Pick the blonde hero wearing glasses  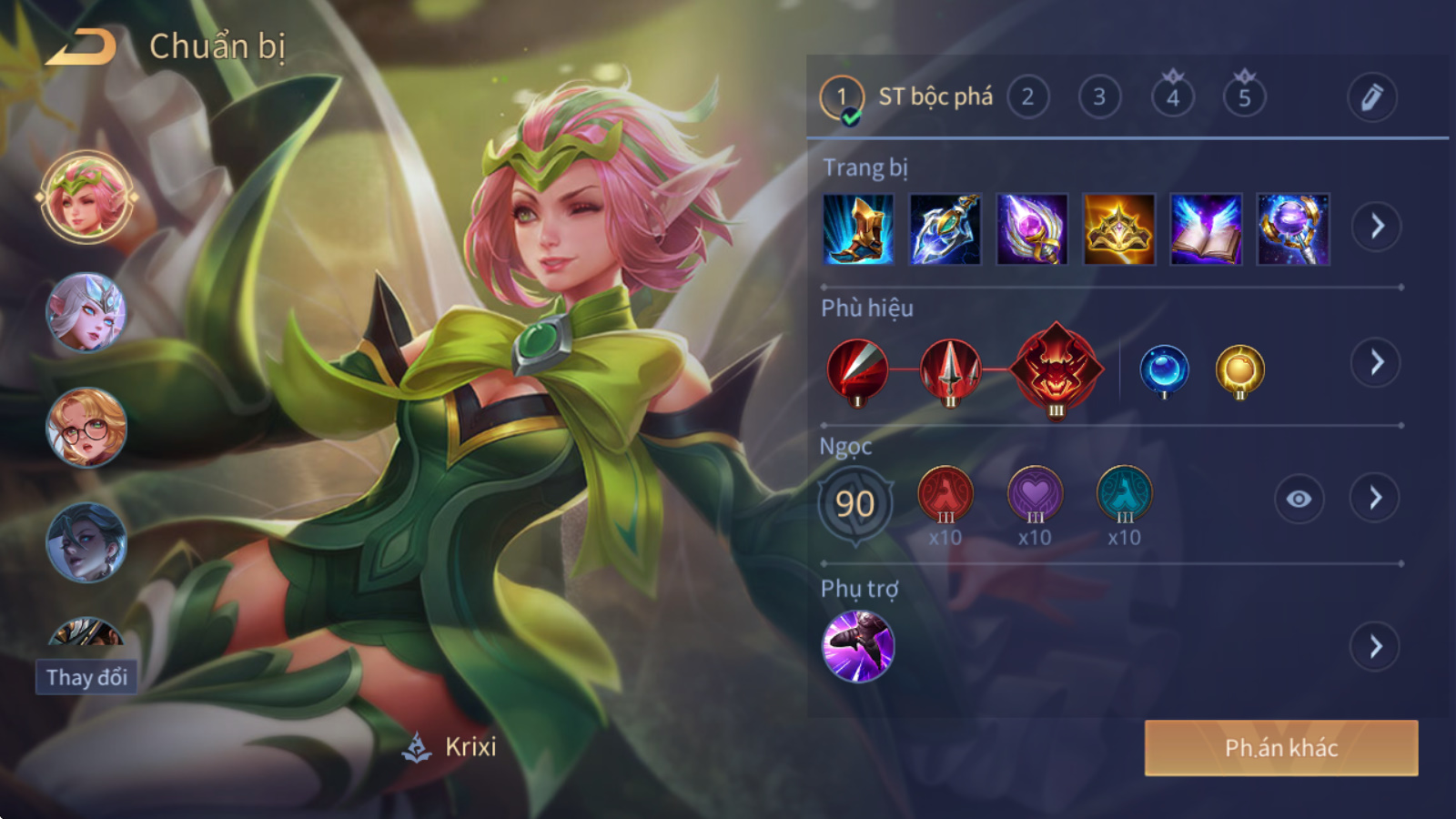coord(86,428)
